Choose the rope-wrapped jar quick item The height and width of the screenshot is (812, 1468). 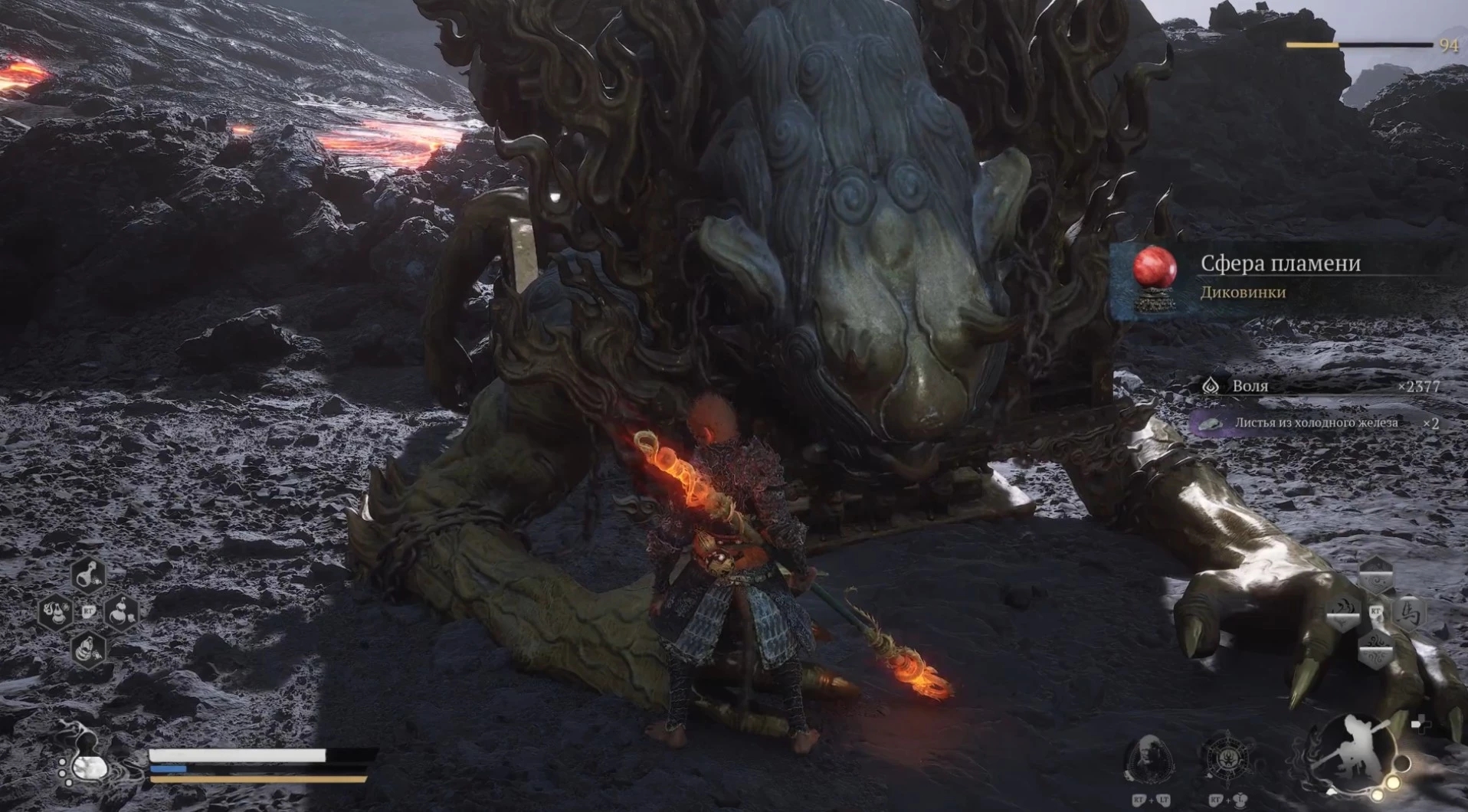(89, 650)
